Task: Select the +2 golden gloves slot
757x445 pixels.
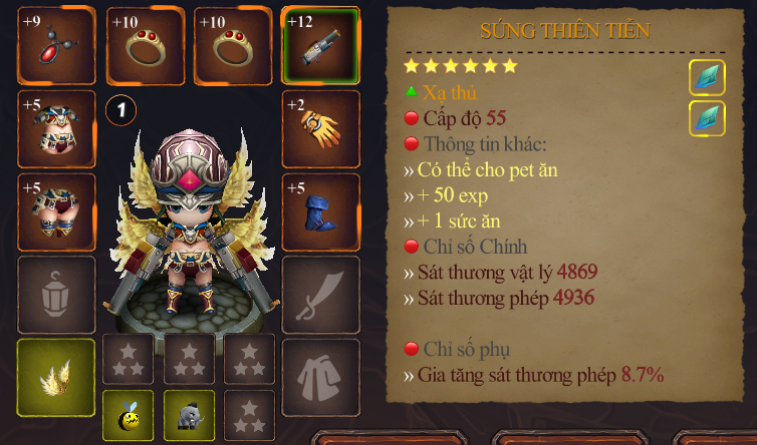Action: coord(320,129)
